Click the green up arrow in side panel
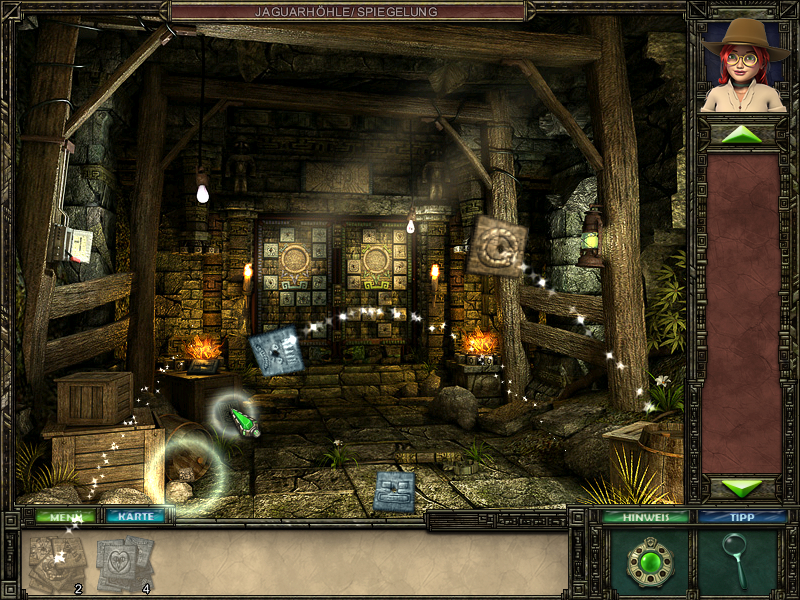The height and width of the screenshot is (600, 800). coord(741,134)
